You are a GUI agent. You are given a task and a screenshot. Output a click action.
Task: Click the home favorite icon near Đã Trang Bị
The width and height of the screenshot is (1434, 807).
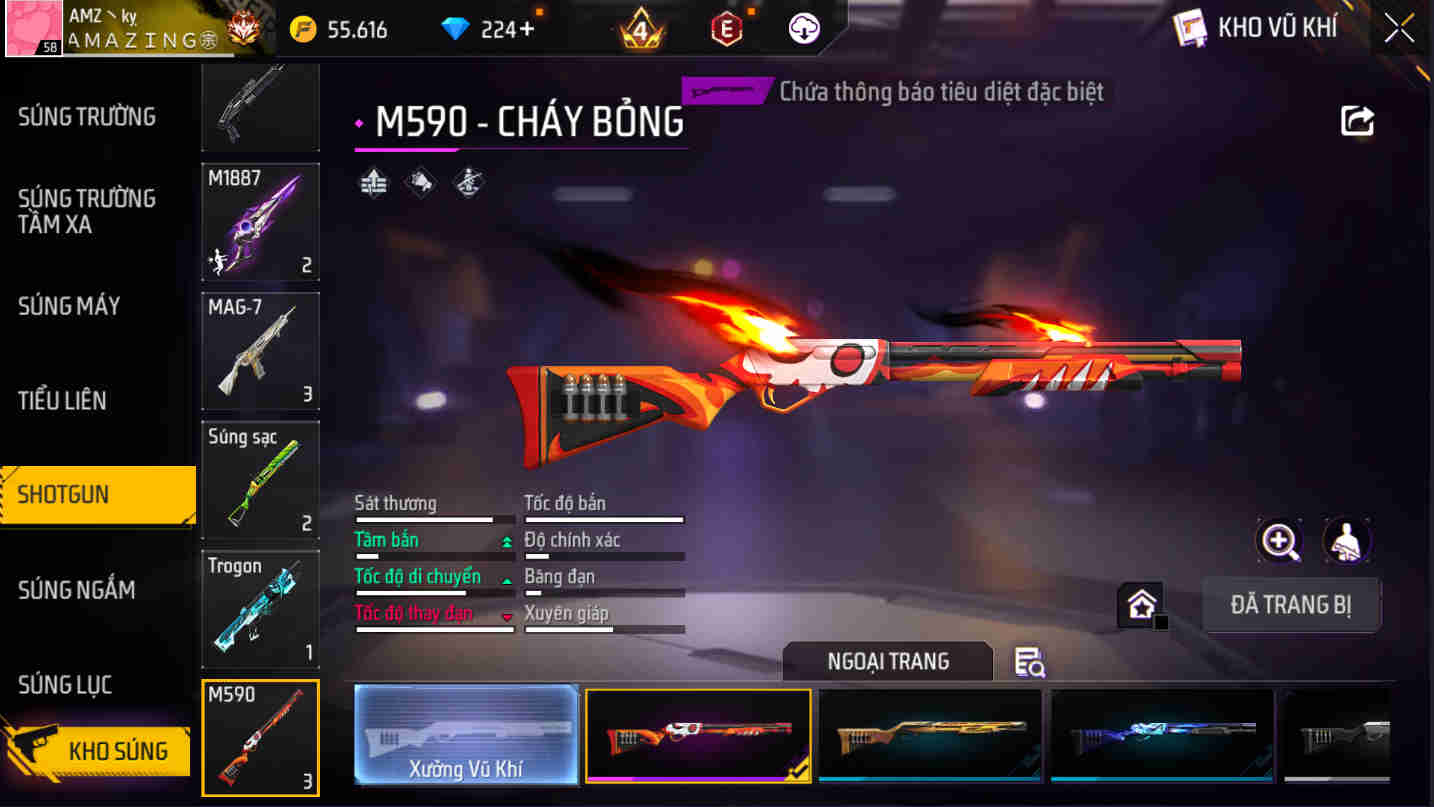(1139, 604)
